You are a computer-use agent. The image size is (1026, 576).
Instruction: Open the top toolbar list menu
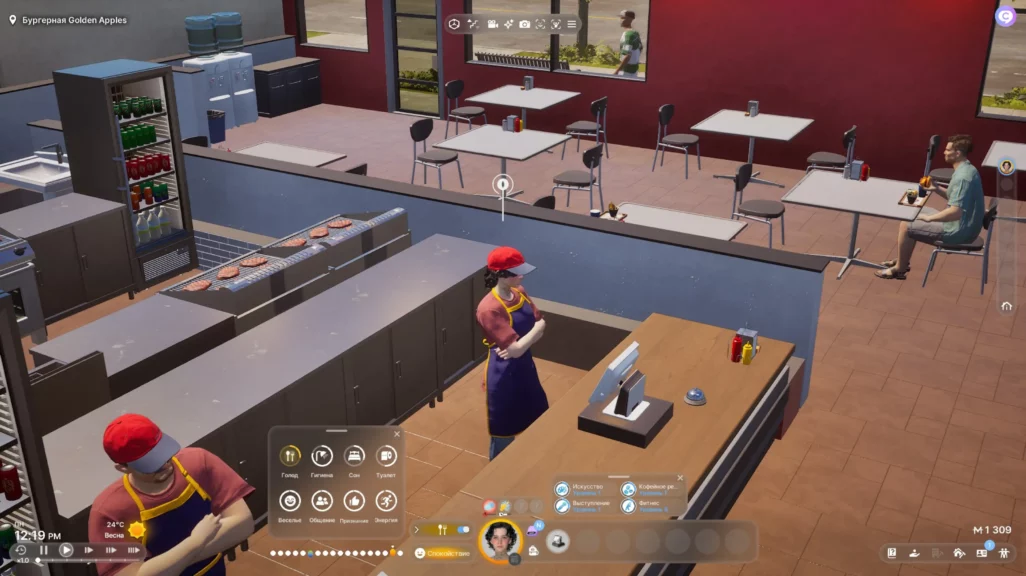pyautogui.click(x=572, y=23)
